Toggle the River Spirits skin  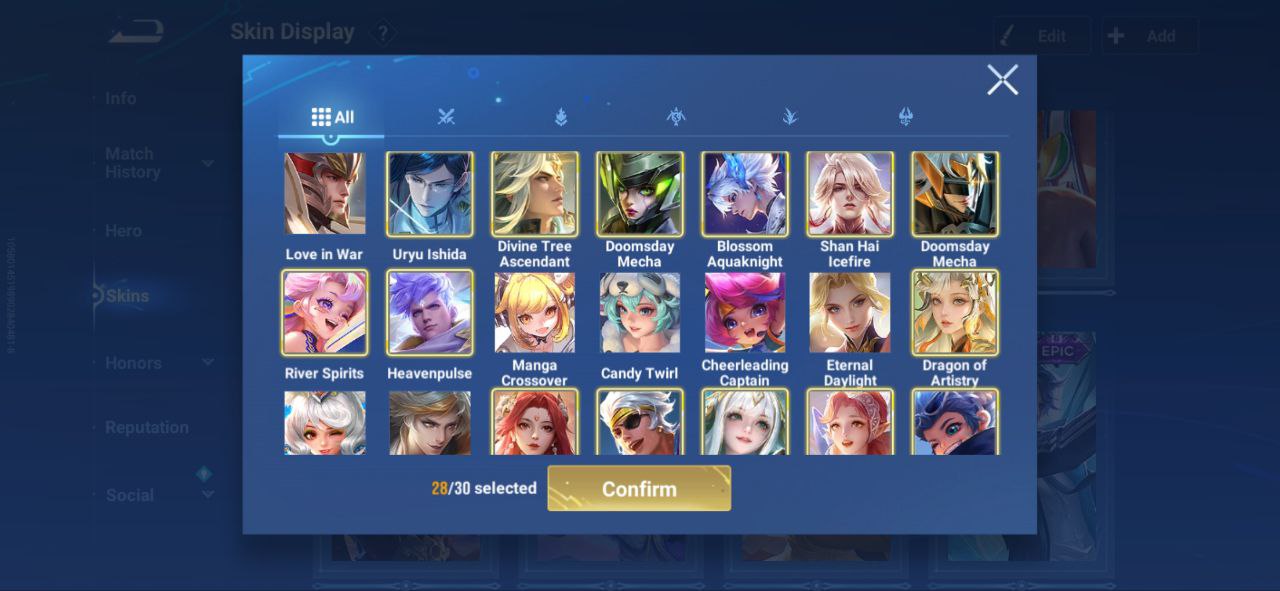pyautogui.click(x=324, y=312)
